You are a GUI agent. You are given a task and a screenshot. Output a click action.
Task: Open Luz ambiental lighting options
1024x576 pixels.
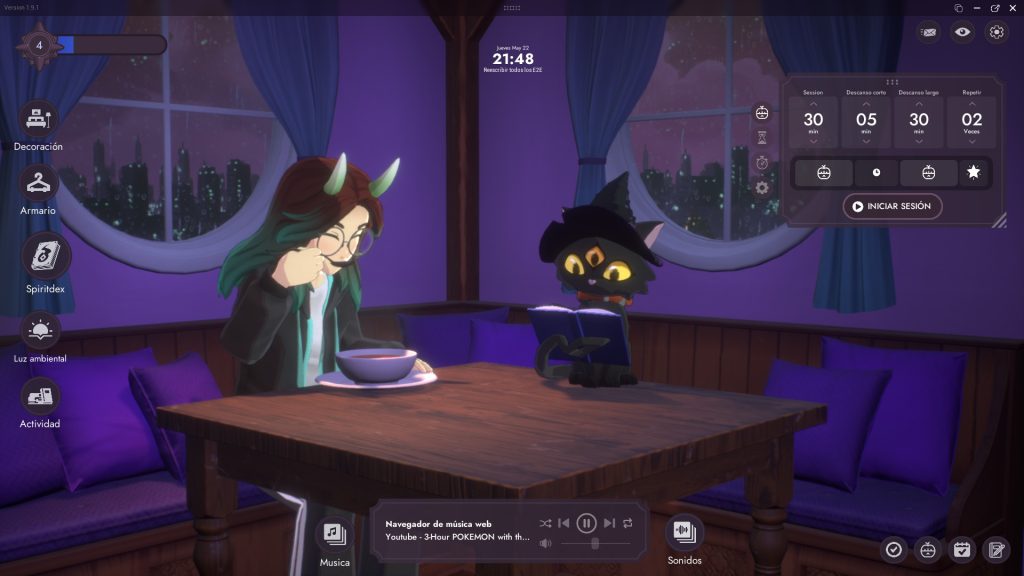[x=40, y=330]
